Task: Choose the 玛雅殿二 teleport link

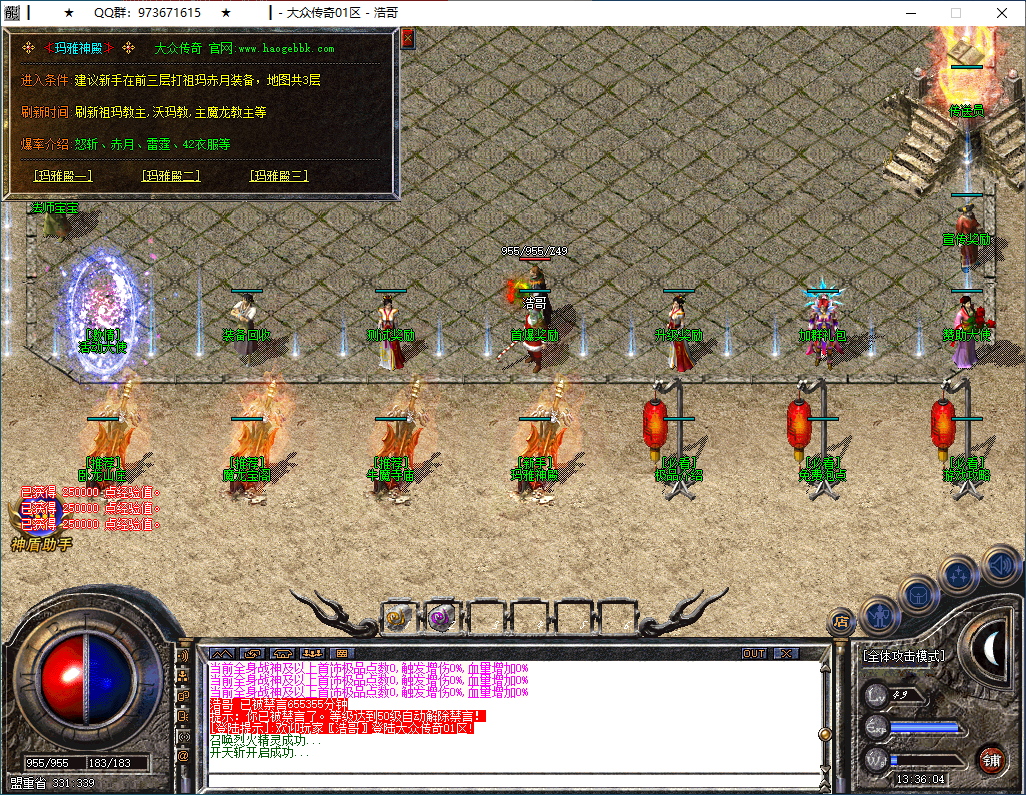Action: tap(171, 176)
